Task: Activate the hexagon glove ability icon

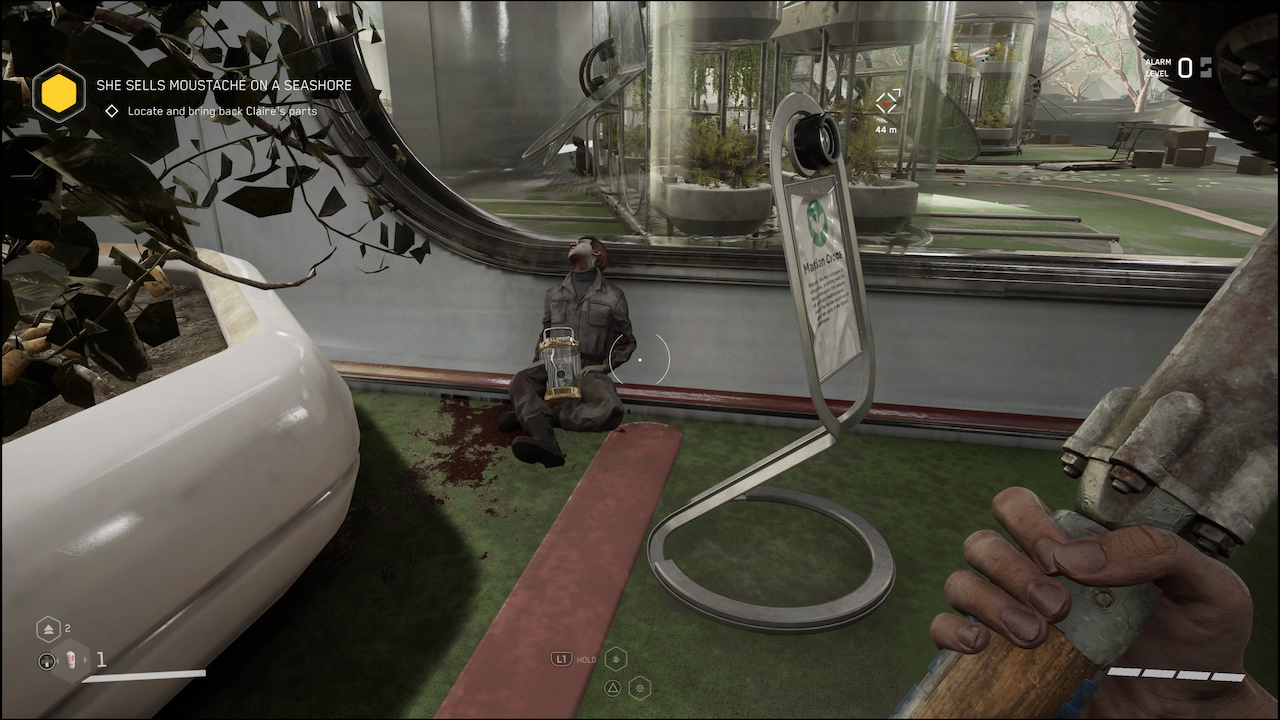Action: tap(615, 658)
